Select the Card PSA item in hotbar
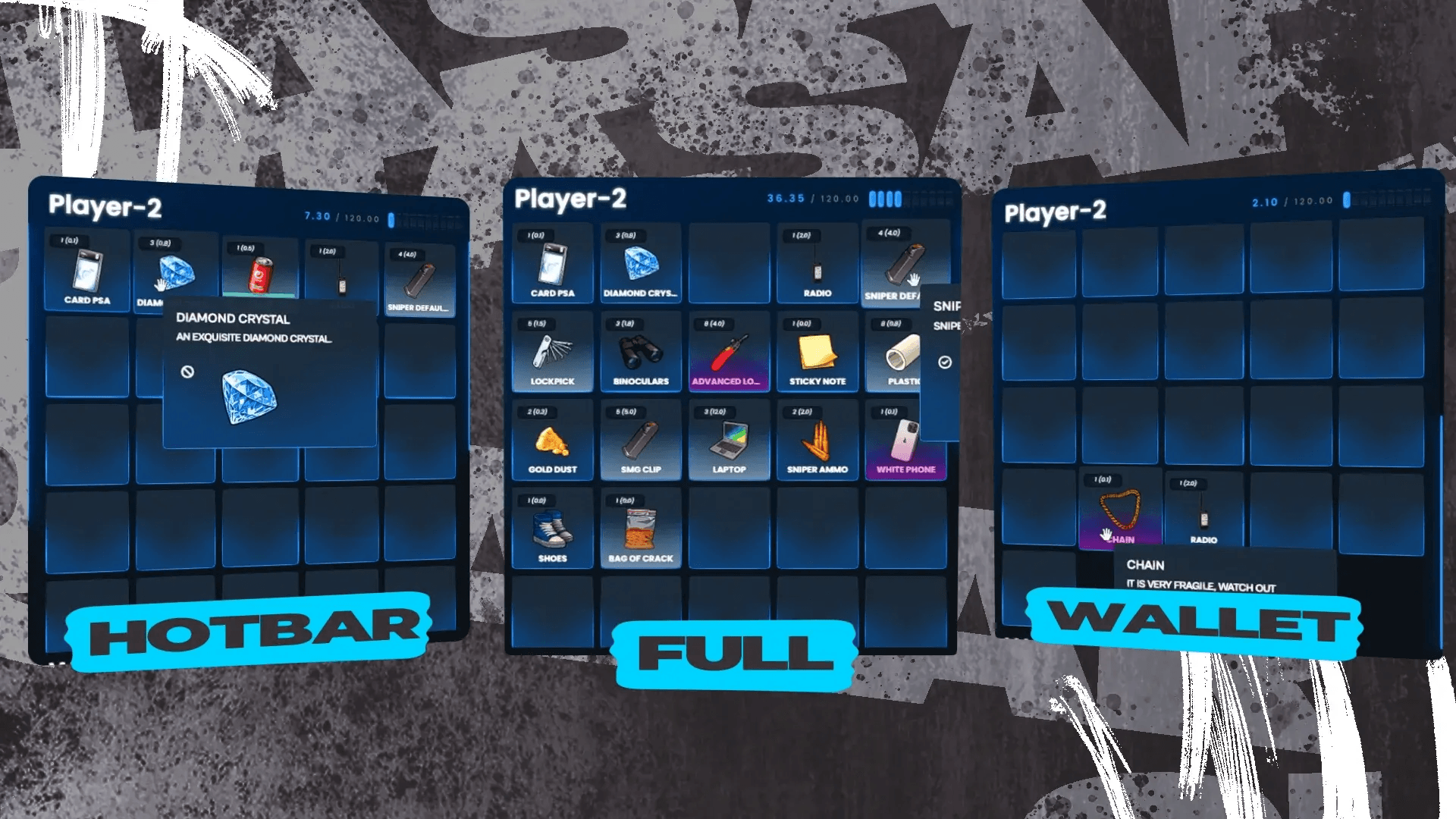1456x819 pixels. (x=86, y=273)
